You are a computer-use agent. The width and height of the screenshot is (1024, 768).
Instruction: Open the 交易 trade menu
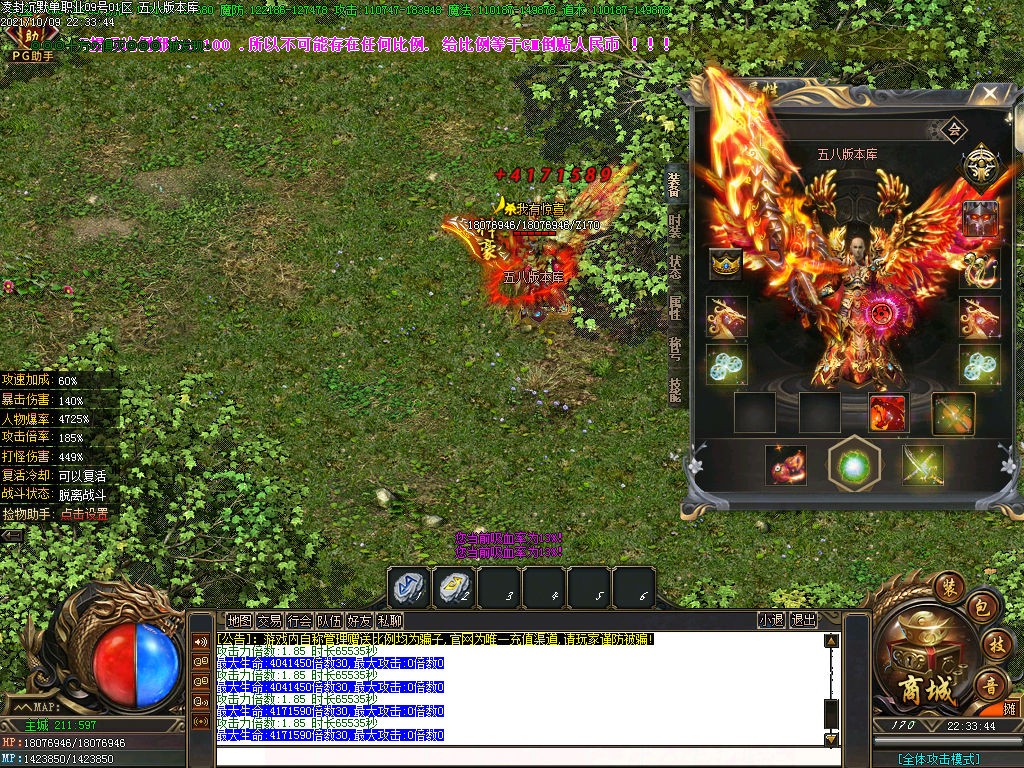click(269, 621)
